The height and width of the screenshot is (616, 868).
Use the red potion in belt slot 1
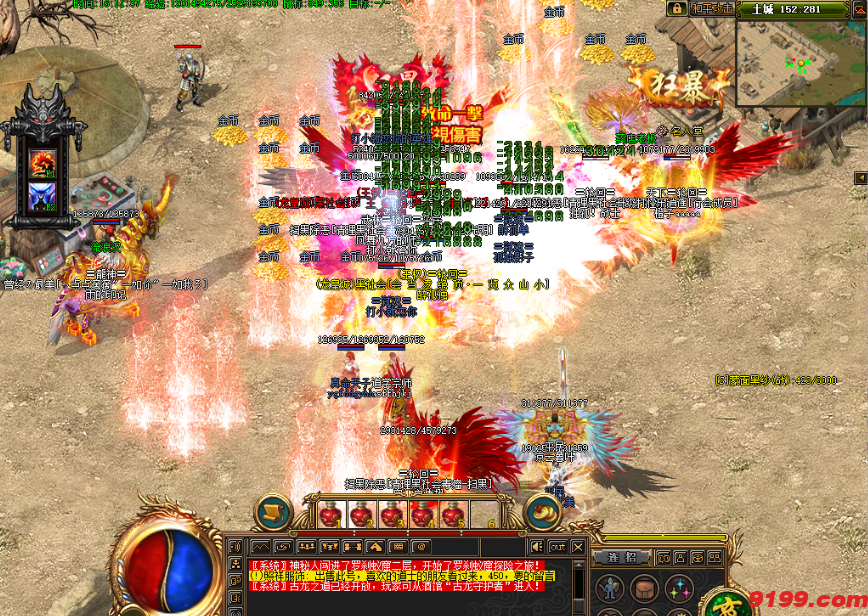click(329, 515)
